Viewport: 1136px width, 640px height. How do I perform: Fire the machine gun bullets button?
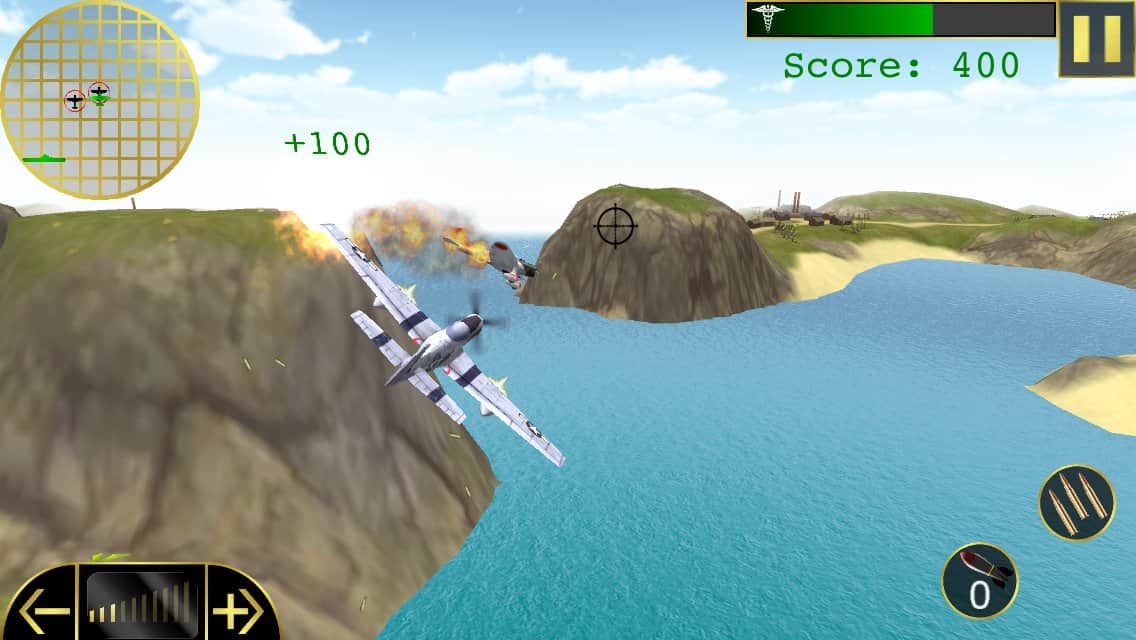[1076, 502]
